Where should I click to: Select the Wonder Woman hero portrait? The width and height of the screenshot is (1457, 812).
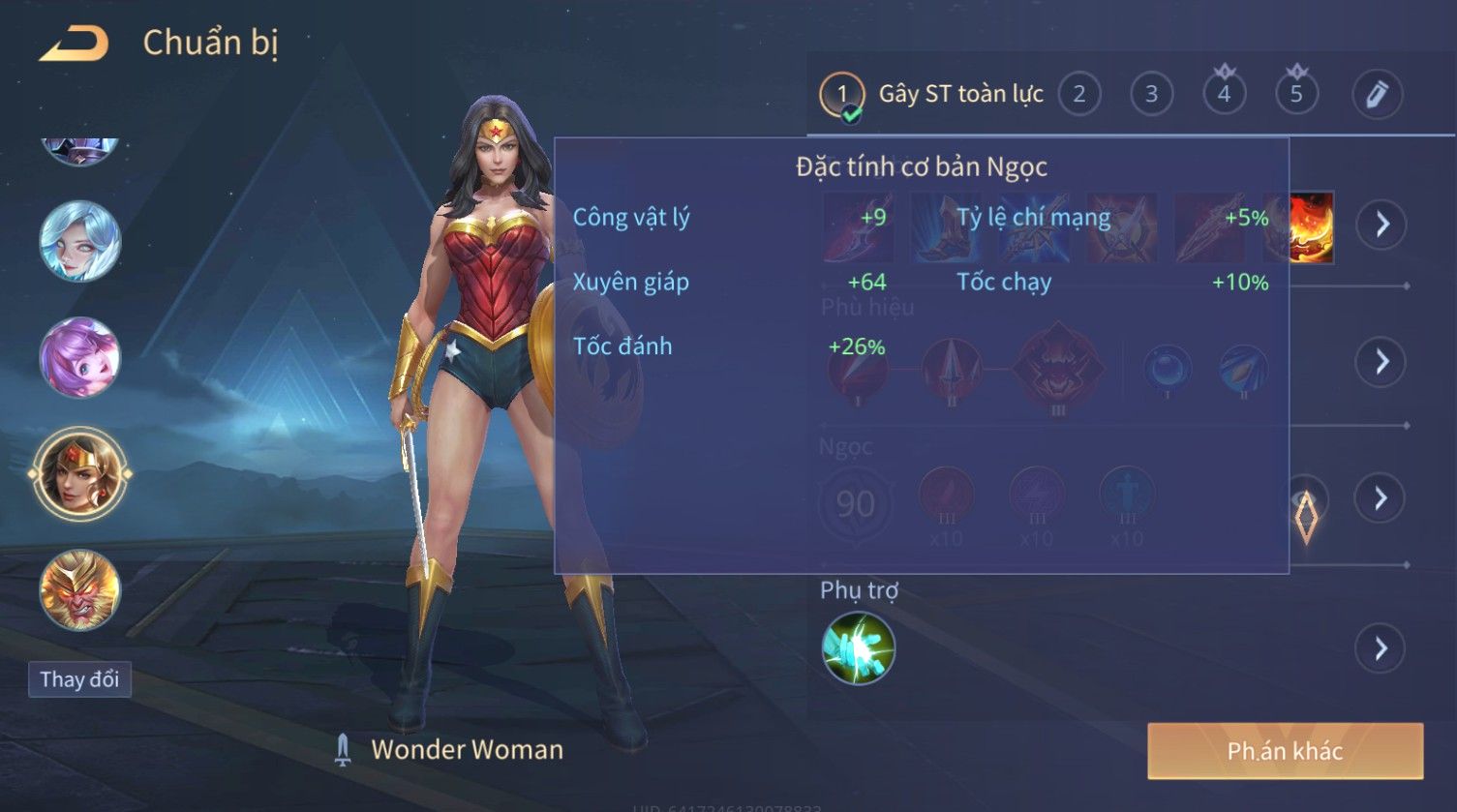pyautogui.click(x=79, y=473)
